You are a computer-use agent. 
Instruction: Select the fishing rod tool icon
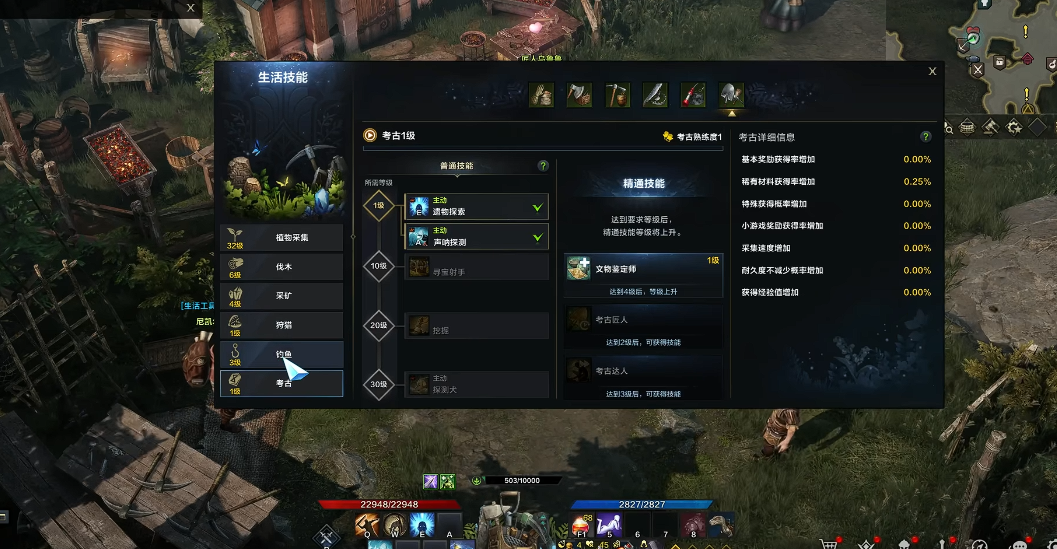tap(693, 95)
